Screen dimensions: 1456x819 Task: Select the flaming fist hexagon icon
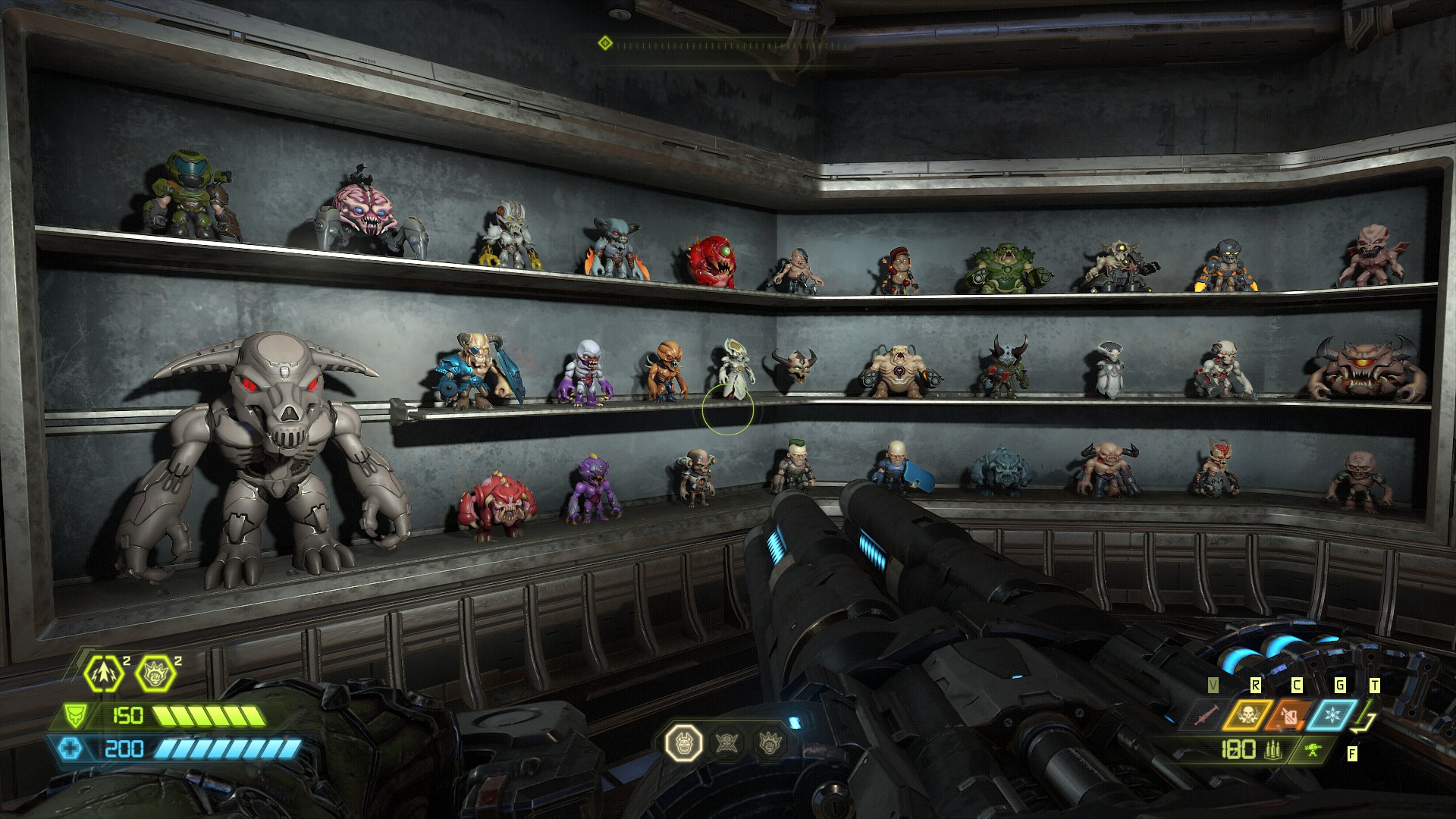click(x=155, y=671)
